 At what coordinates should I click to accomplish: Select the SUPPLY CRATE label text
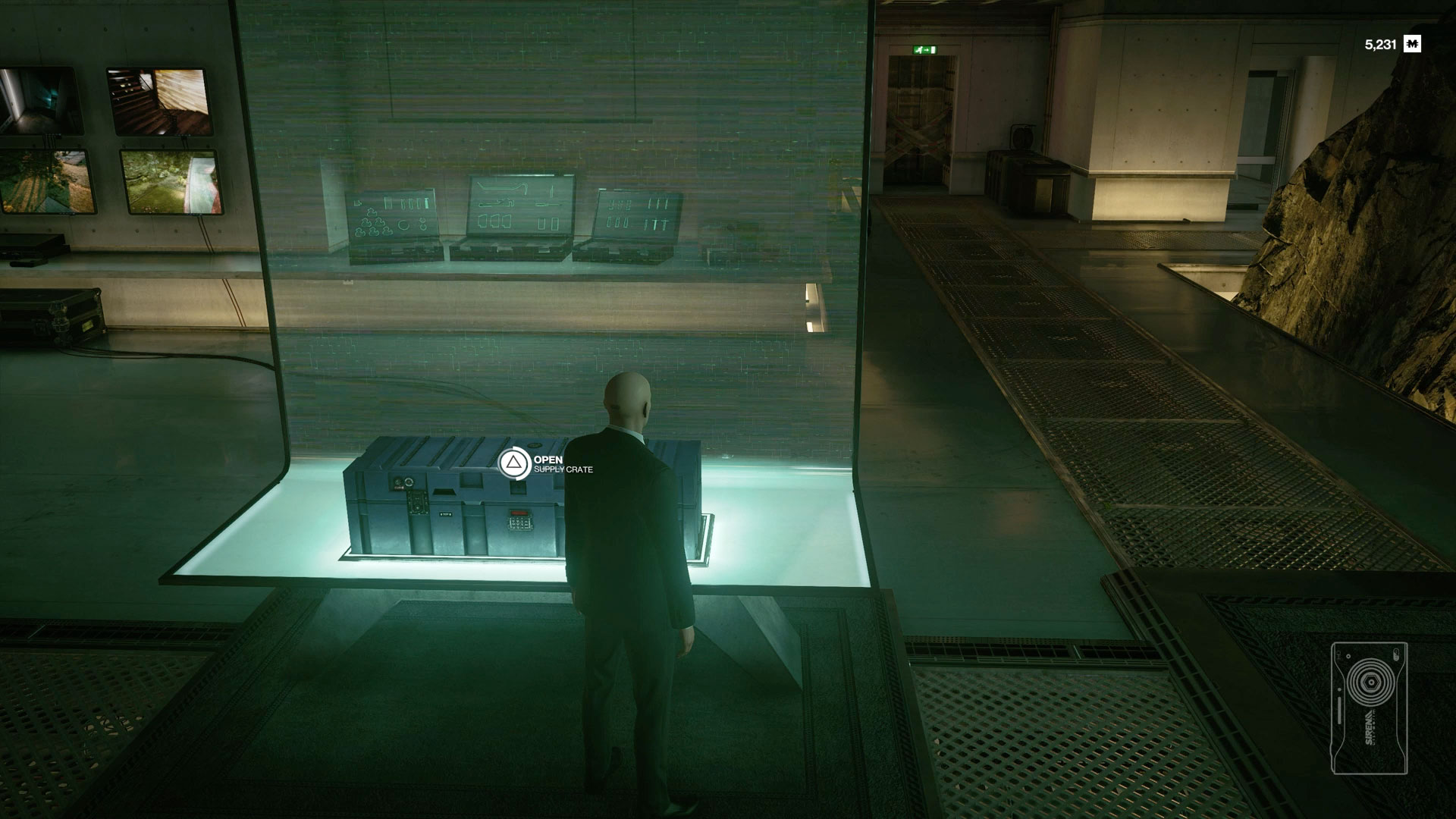pos(566,471)
